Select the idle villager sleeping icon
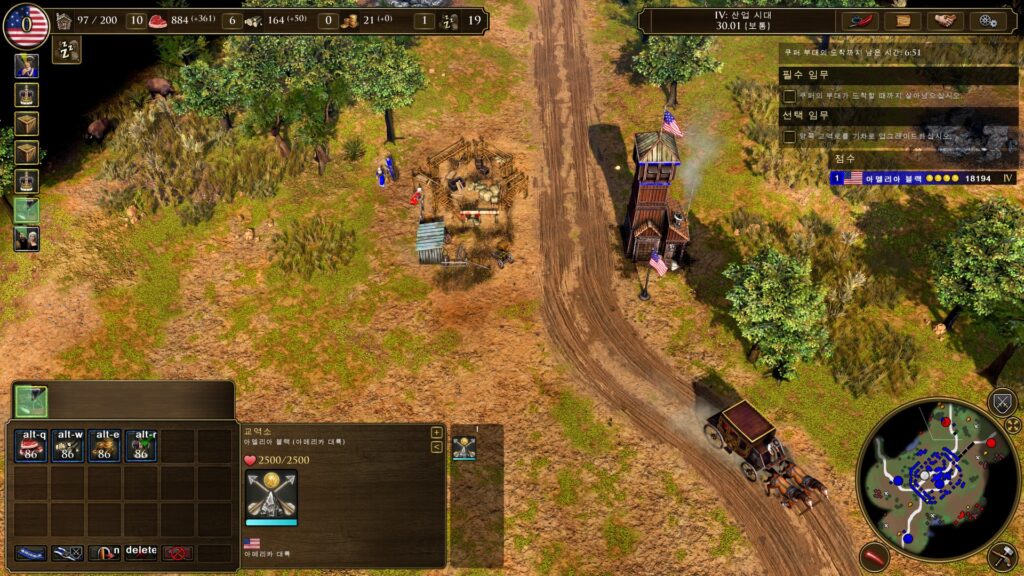 [x=67, y=50]
